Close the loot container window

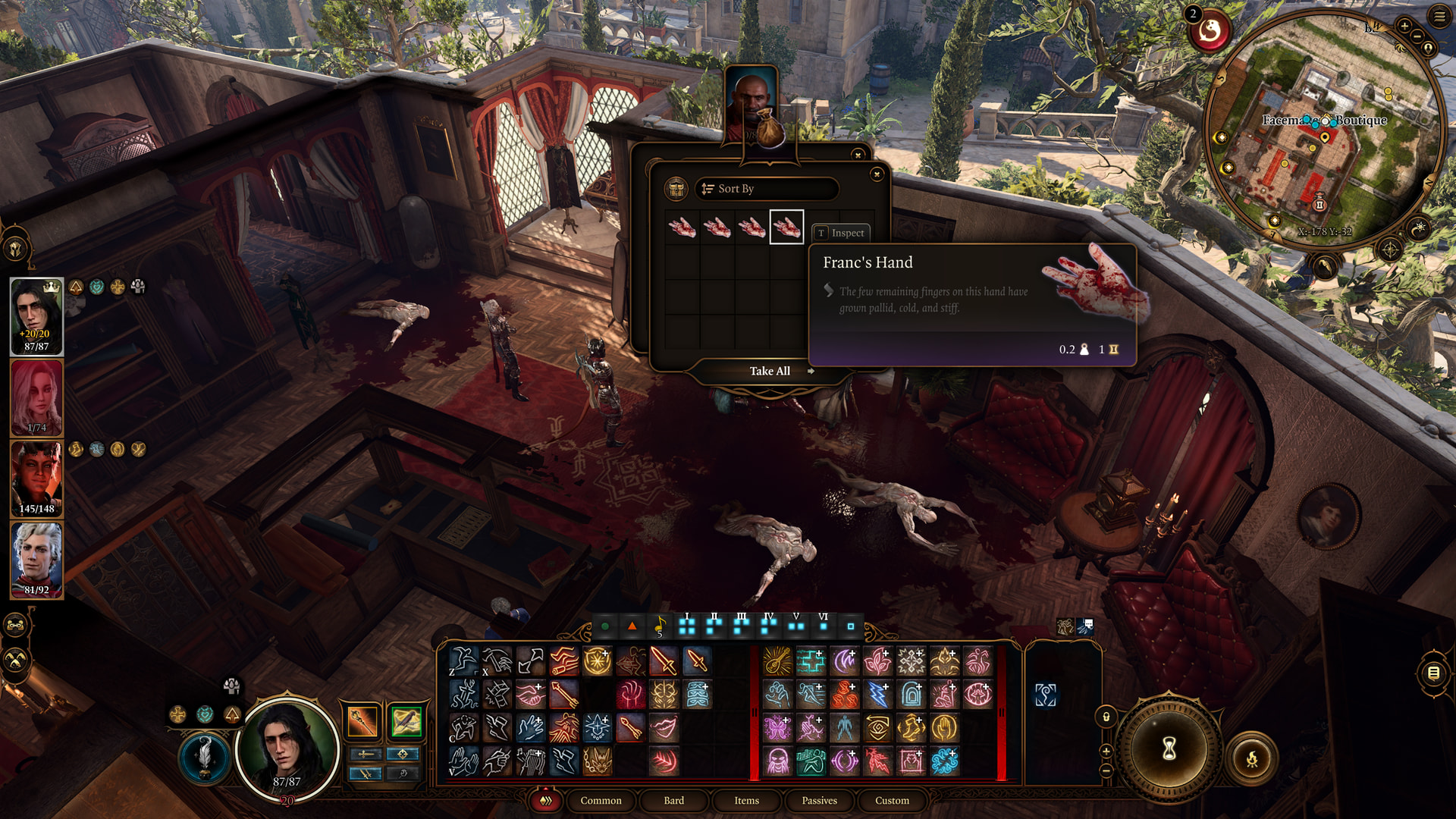pos(877,174)
